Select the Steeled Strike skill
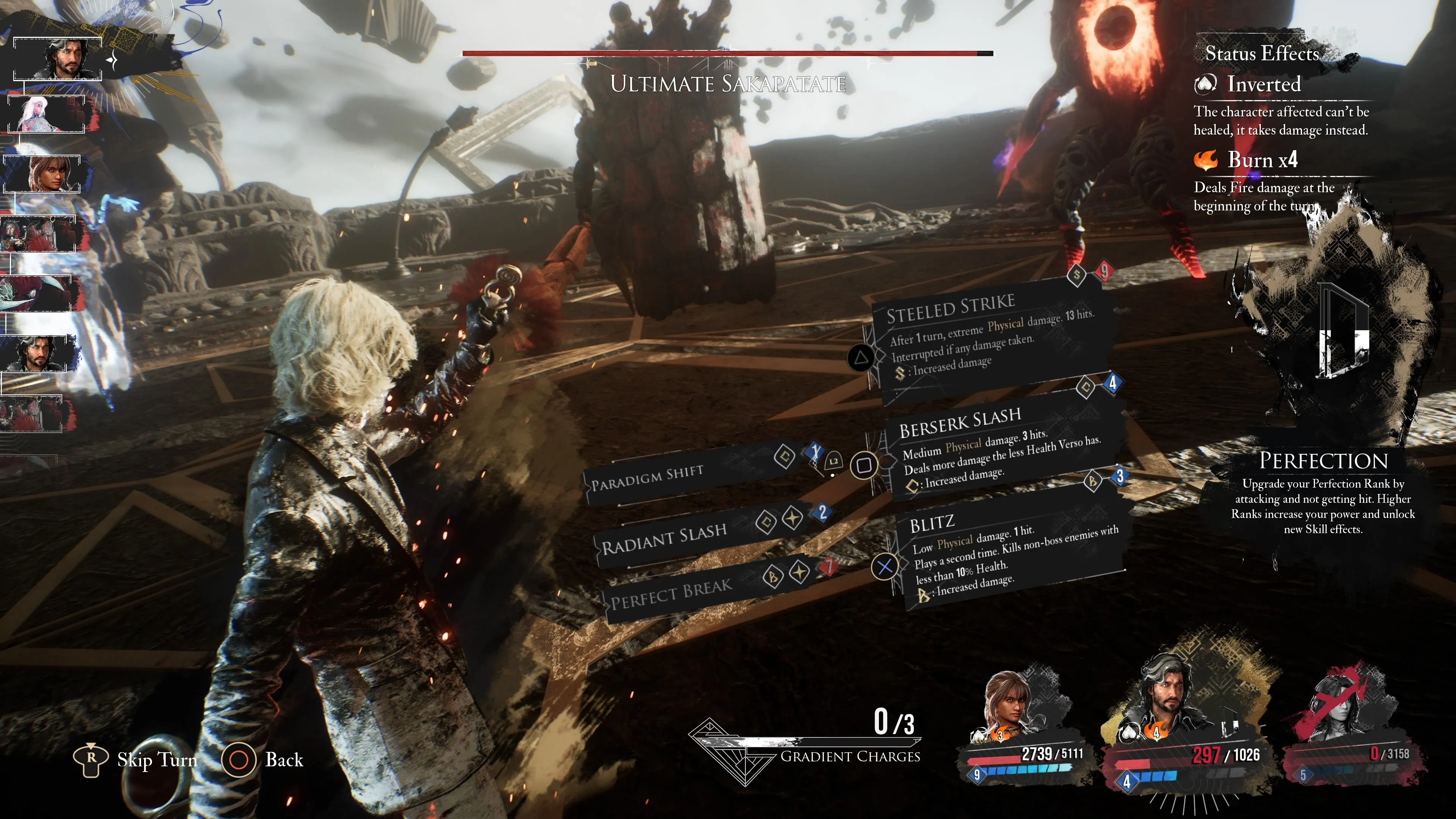 pyautogui.click(x=984, y=334)
